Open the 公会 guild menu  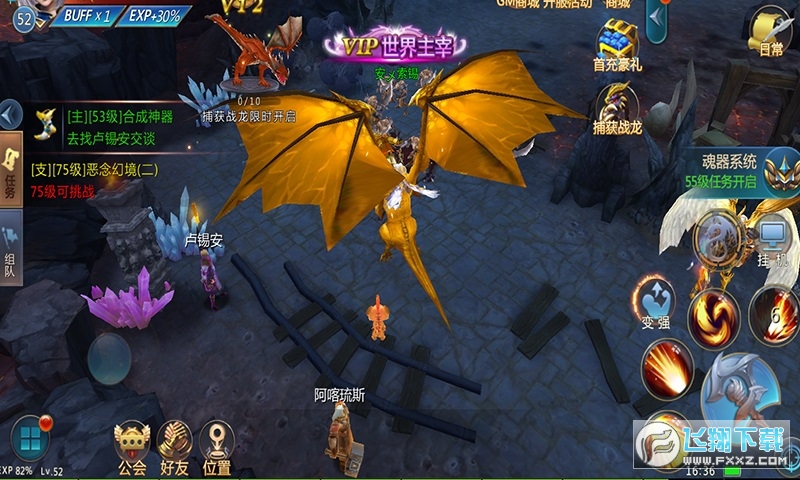[x=132, y=446]
